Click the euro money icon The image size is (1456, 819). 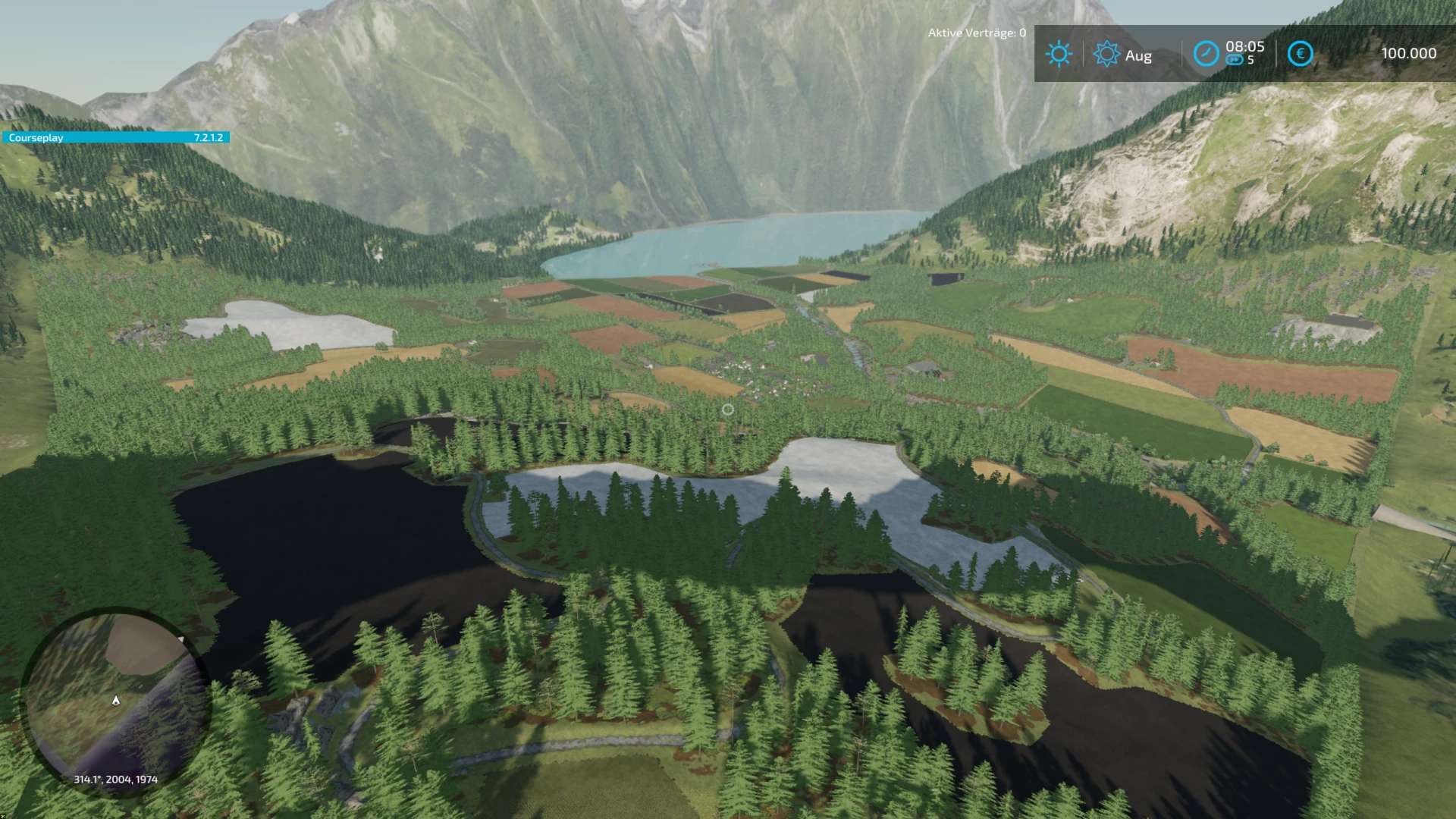tap(1300, 54)
